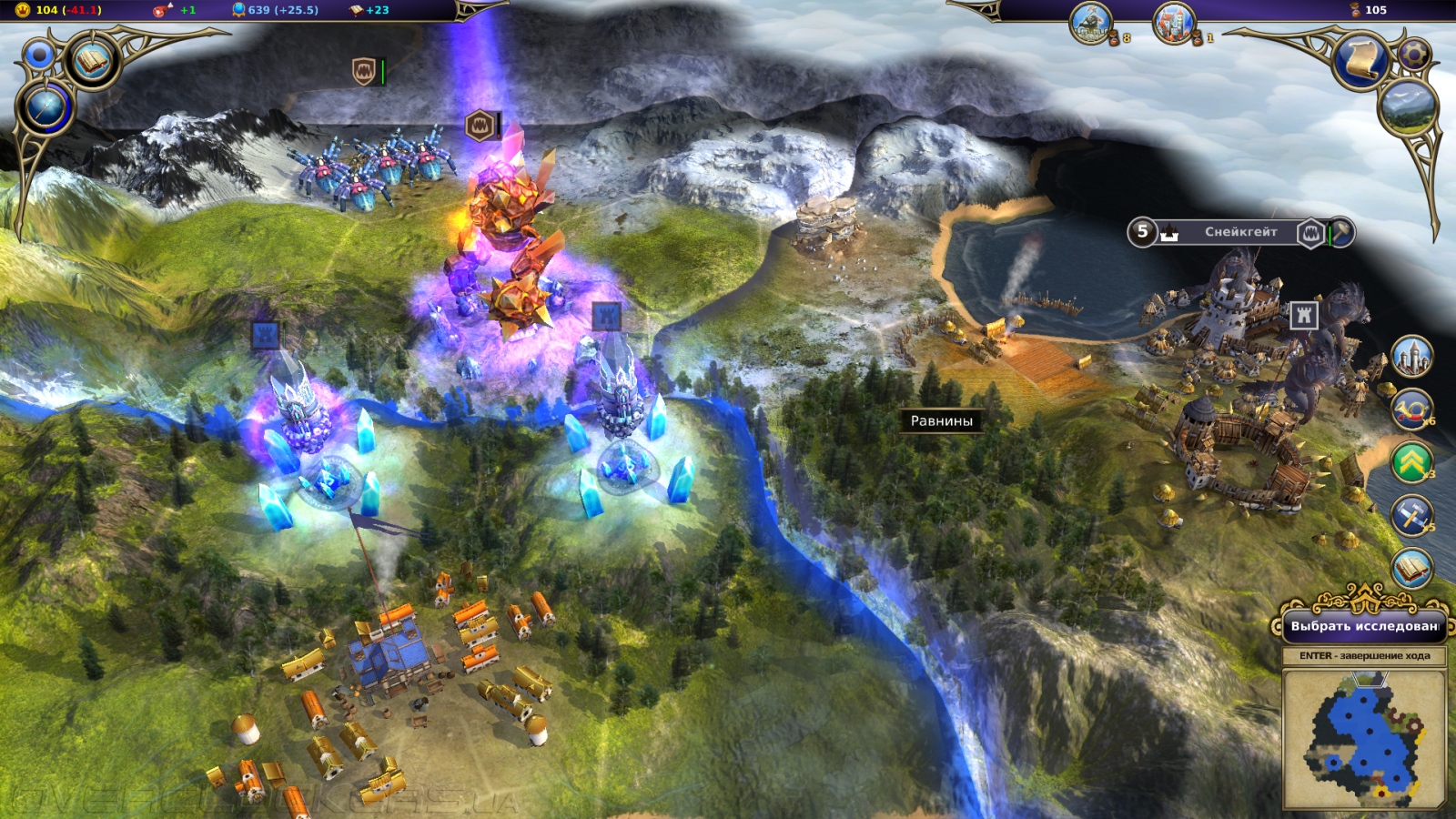Screen dimensions: 1456x819
Task: Open the spellbook in the top-left corner
Action: 92,61
